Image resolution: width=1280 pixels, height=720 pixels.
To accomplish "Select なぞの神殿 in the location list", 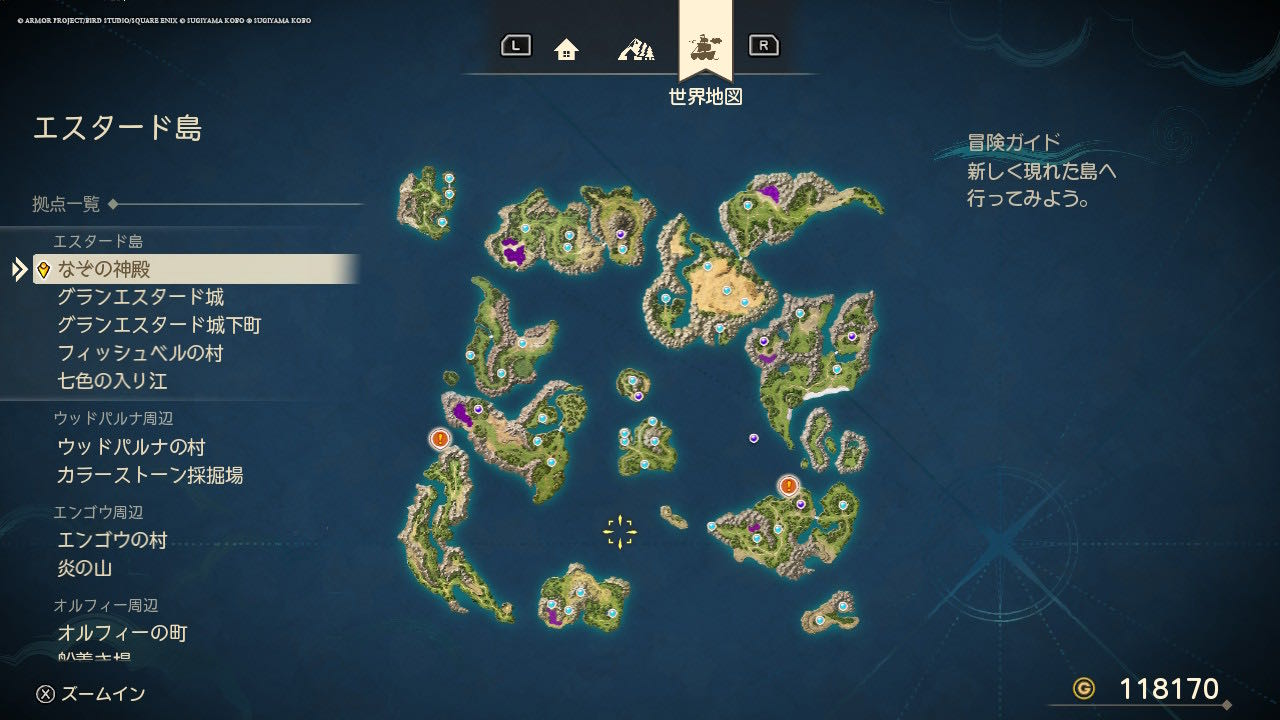I will pyautogui.click(x=104, y=269).
